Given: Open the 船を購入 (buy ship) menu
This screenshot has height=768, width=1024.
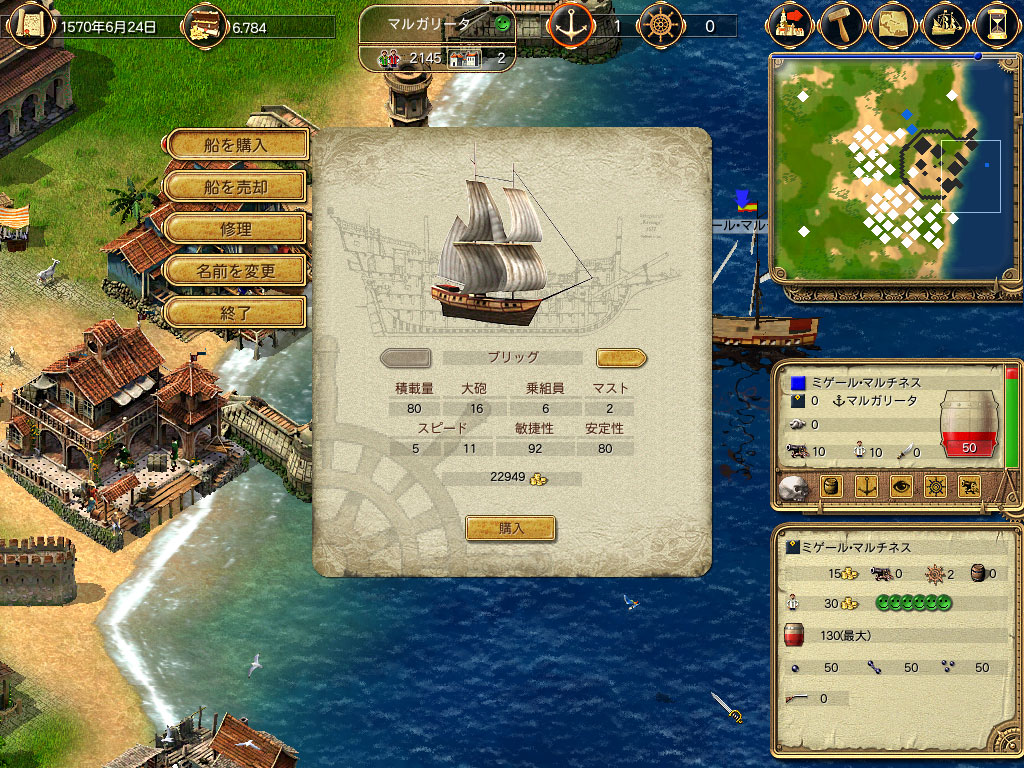Looking at the screenshot, I should coord(236,144).
